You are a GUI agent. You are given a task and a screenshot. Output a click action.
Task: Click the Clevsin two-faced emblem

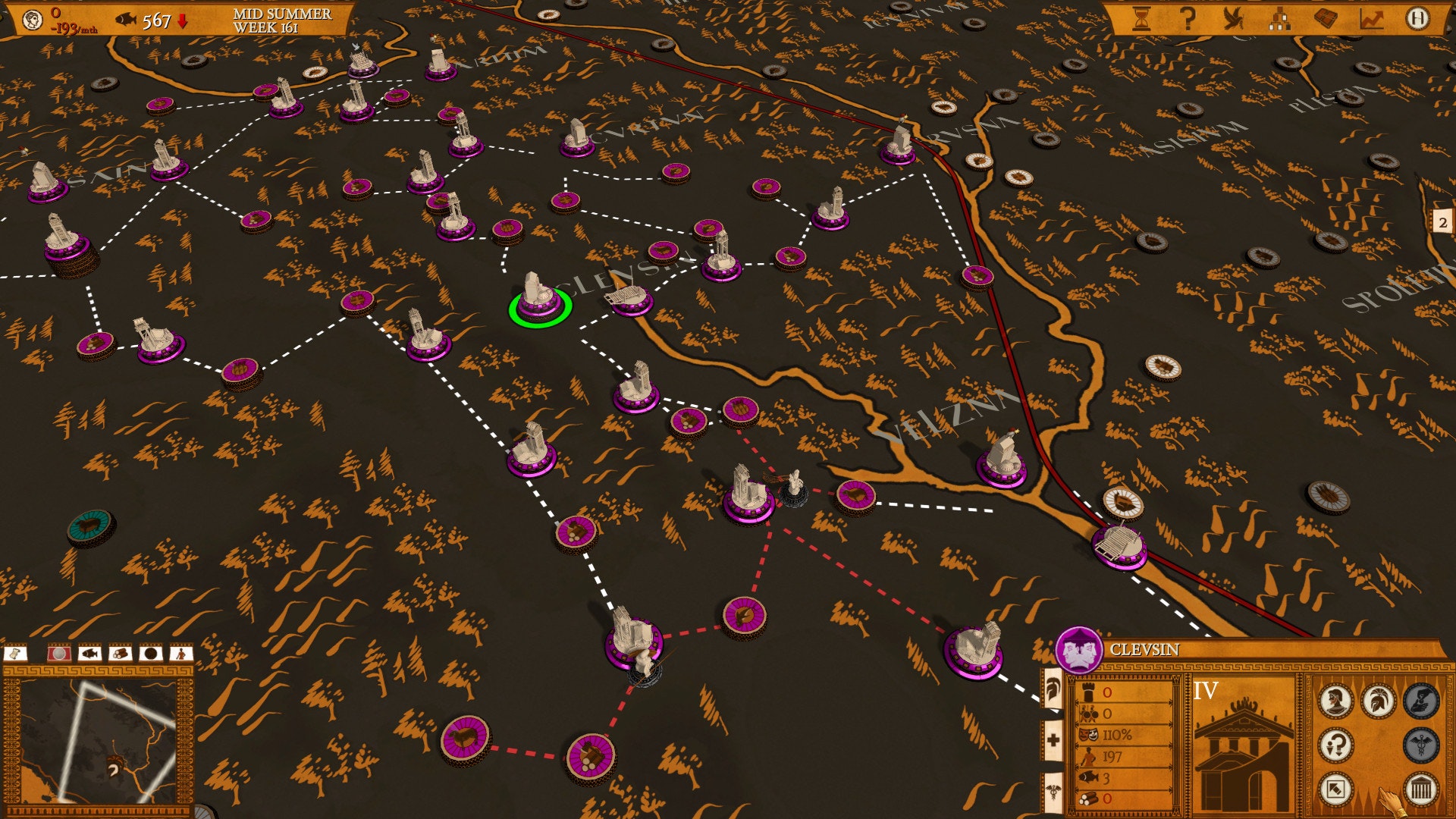[x=1078, y=650]
